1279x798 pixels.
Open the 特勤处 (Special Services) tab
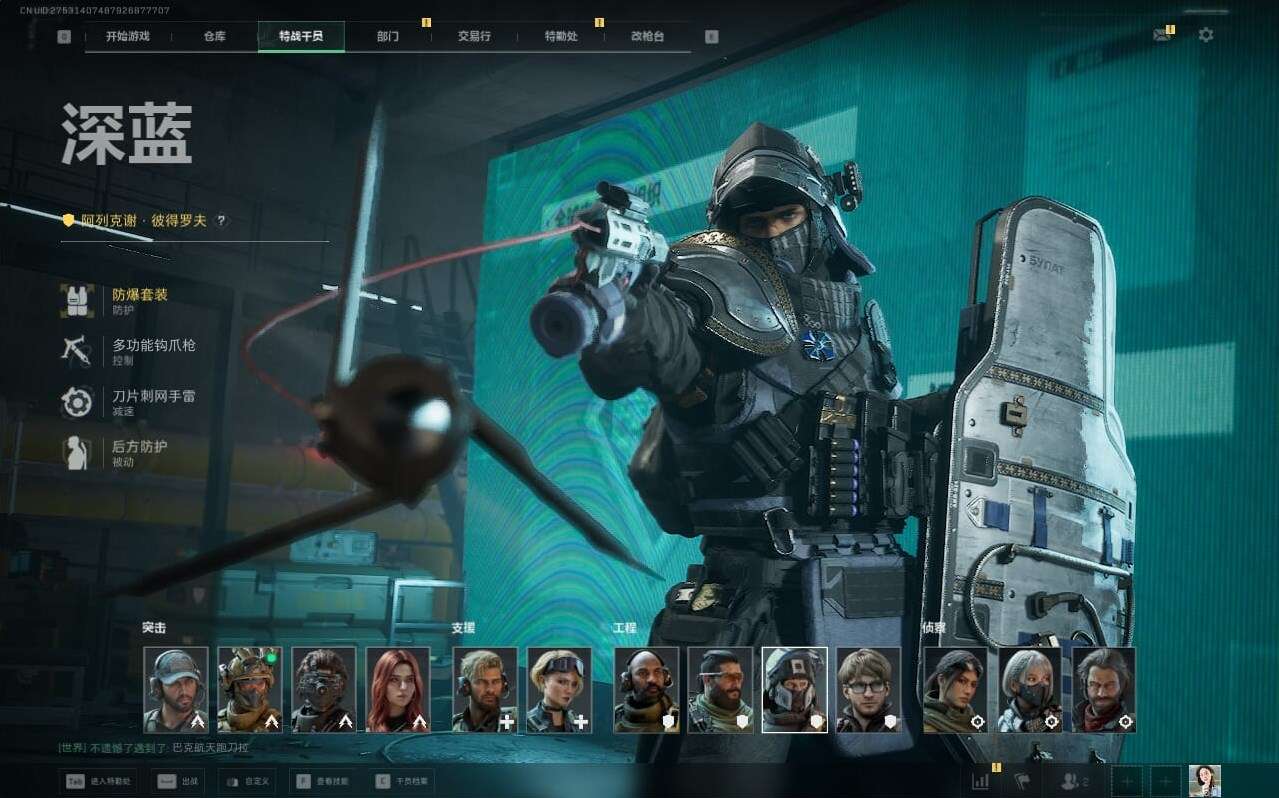561,36
